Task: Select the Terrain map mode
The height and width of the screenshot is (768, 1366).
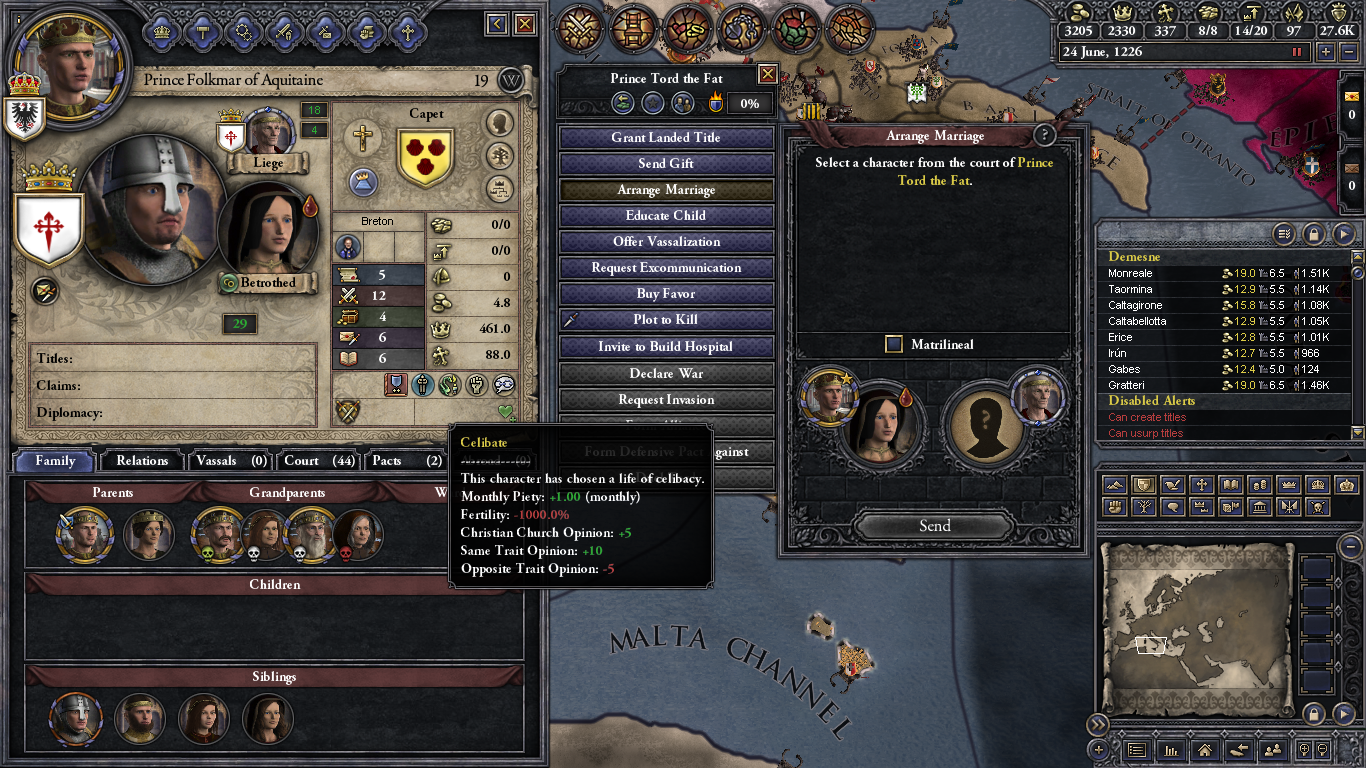Action: coord(1114,485)
